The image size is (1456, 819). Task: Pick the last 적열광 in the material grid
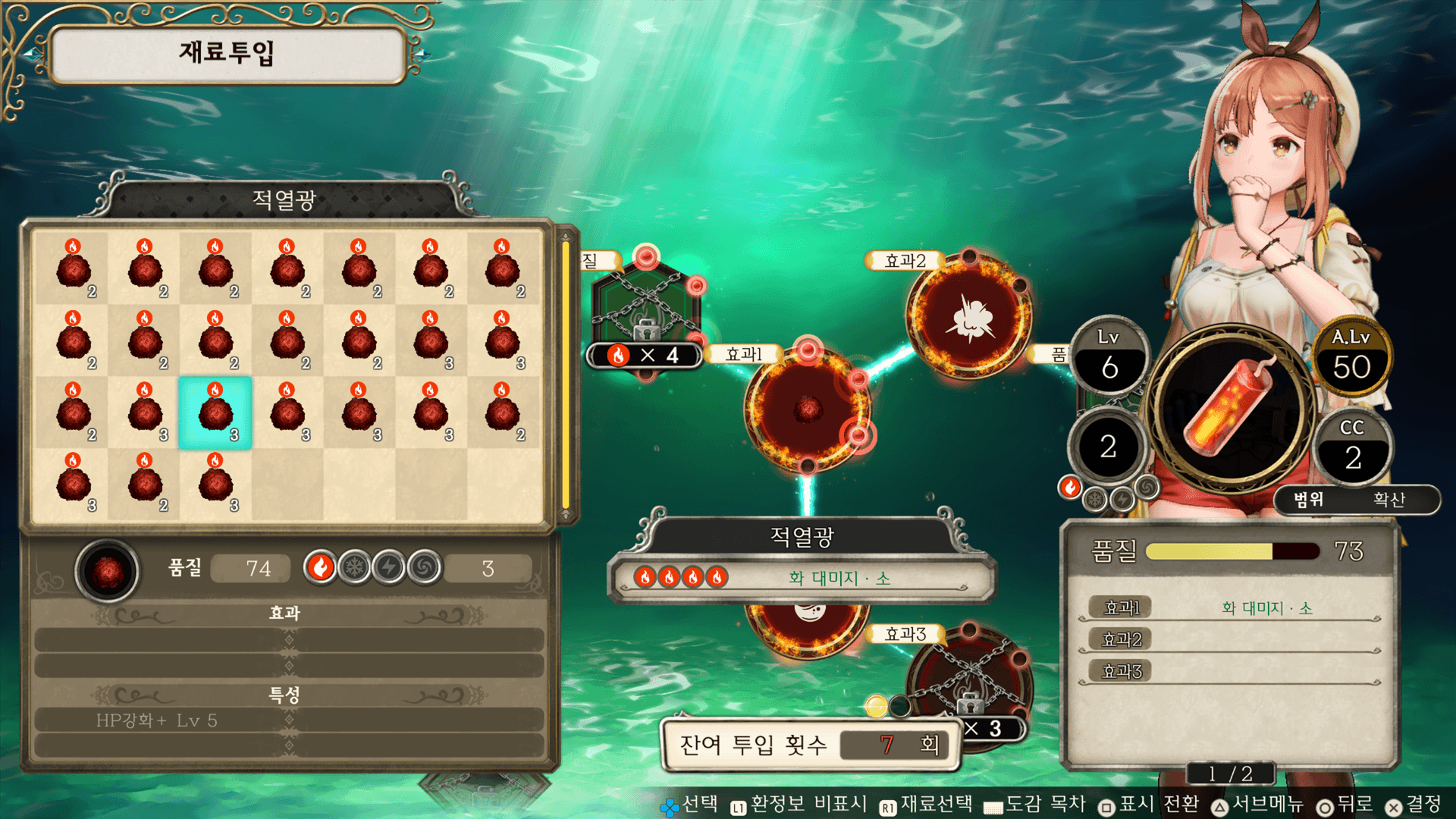click(x=215, y=484)
